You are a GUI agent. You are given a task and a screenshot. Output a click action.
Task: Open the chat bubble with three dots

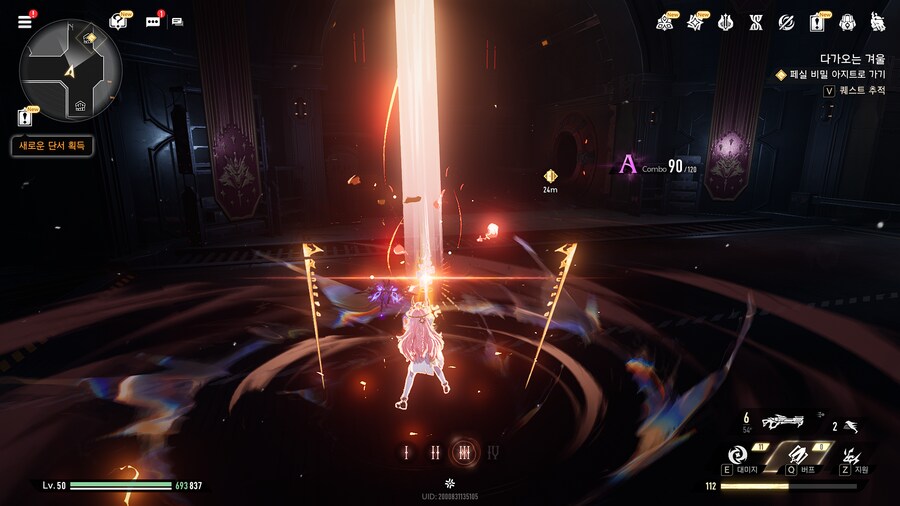tap(154, 22)
